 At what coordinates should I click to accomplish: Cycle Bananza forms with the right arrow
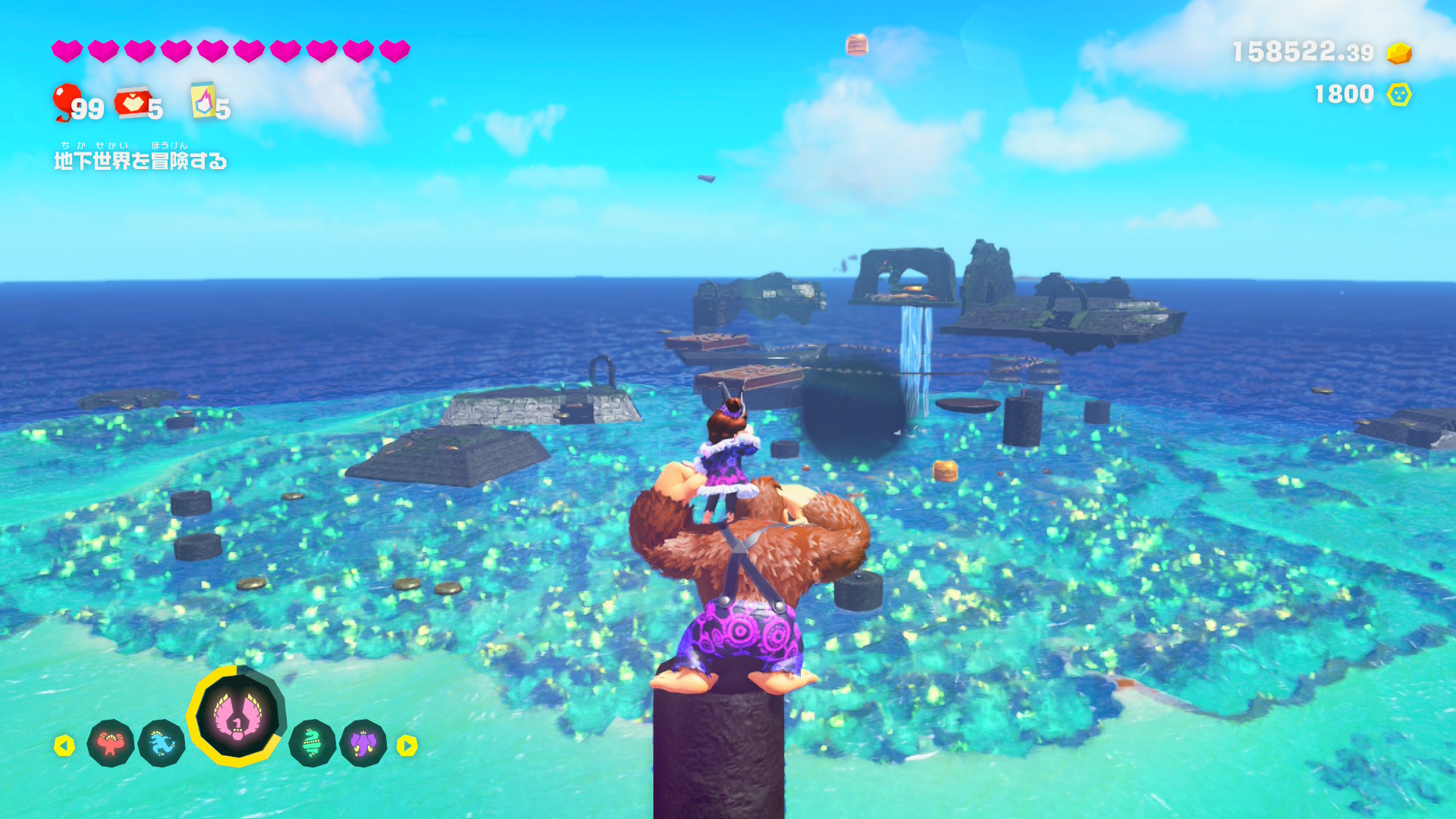tap(407, 746)
